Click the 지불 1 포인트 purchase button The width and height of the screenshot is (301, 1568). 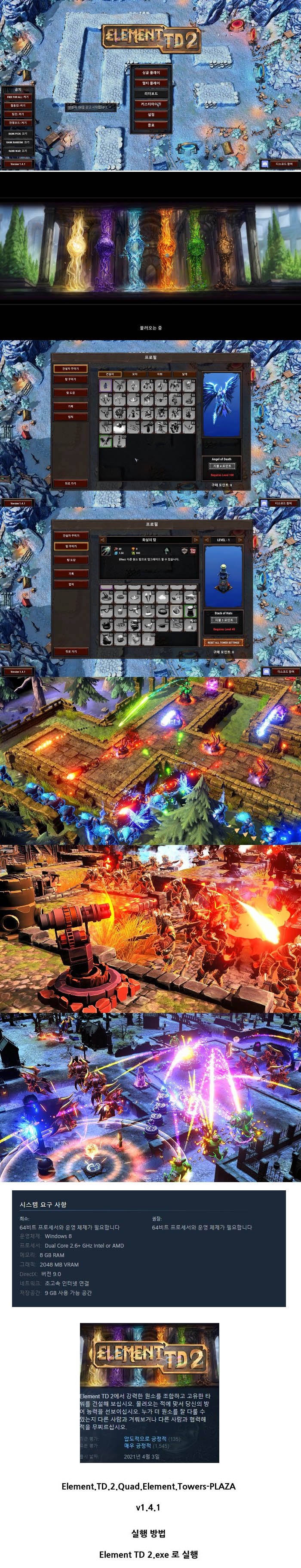pos(223,620)
